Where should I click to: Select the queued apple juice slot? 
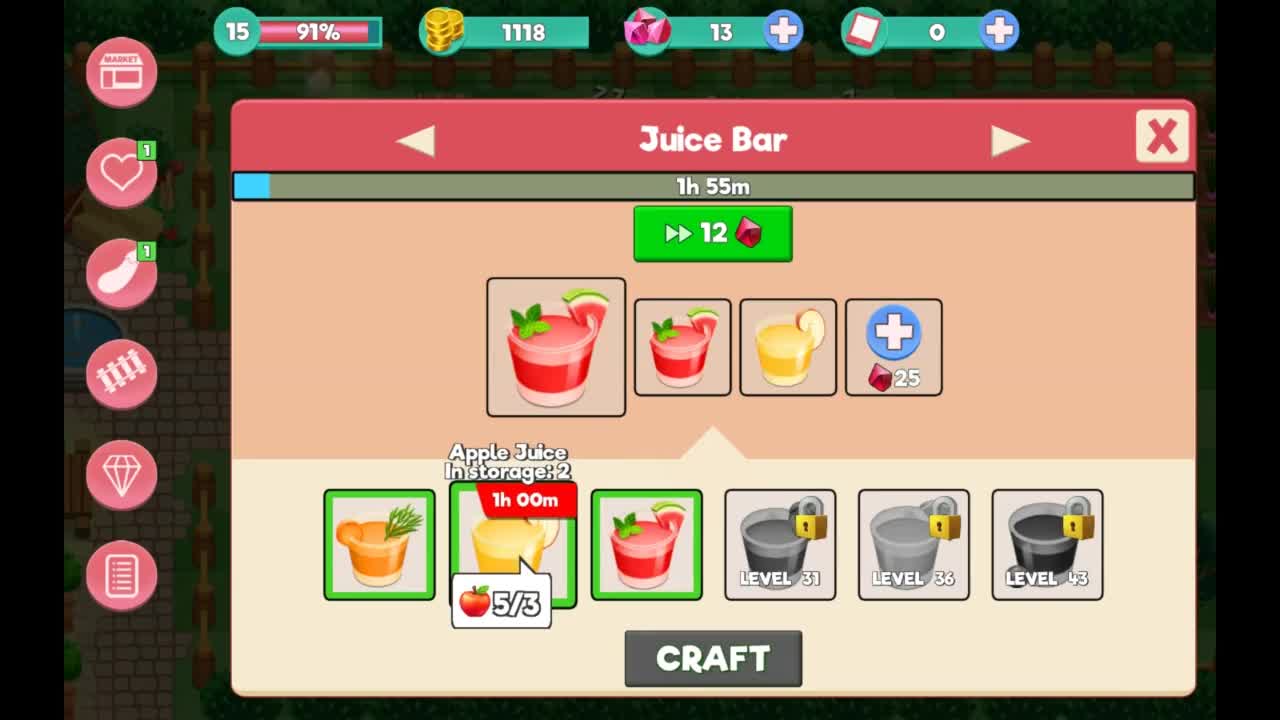coord(788,347)
